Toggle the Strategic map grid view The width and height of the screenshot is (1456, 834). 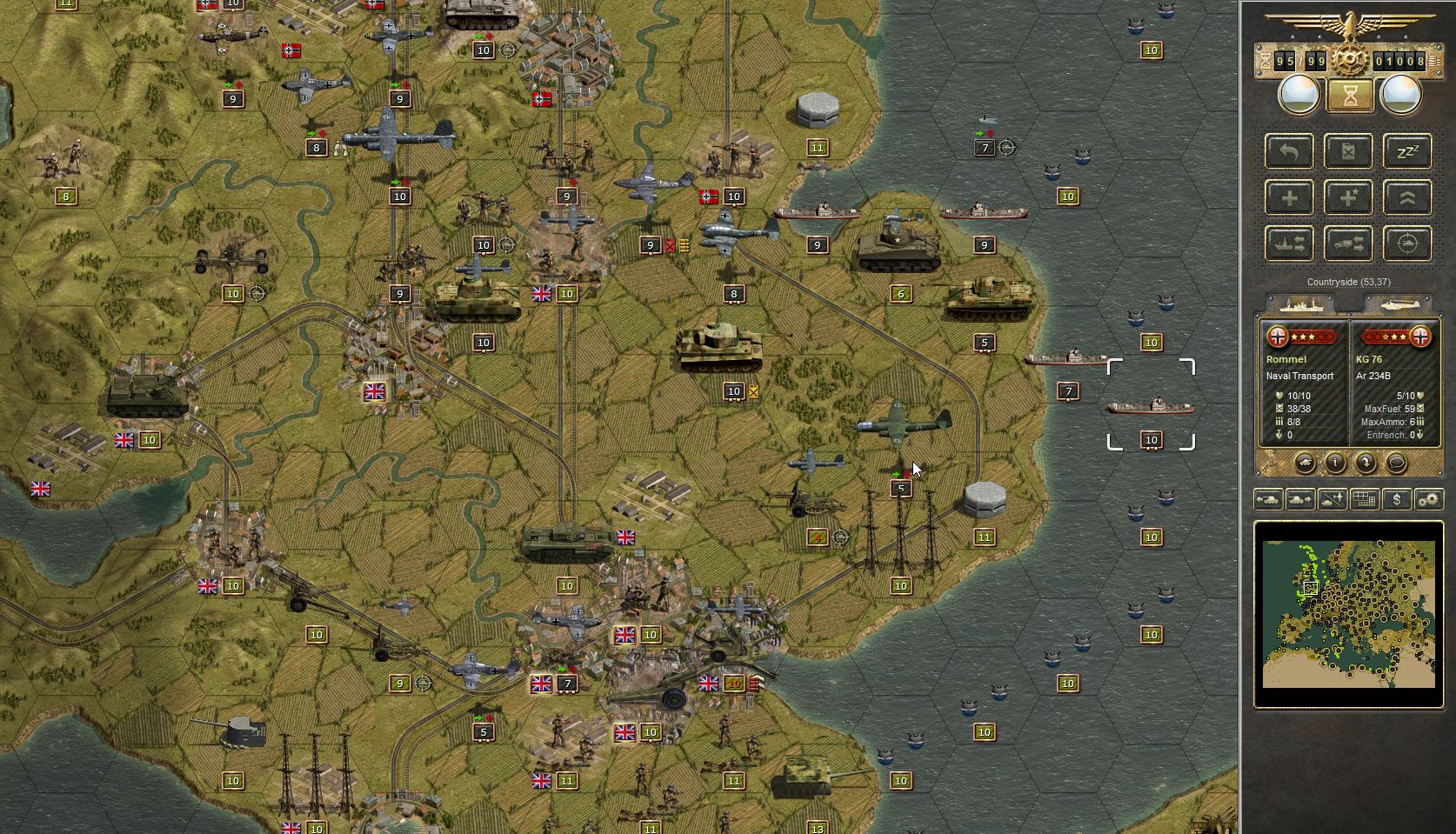coord(1364,499)
